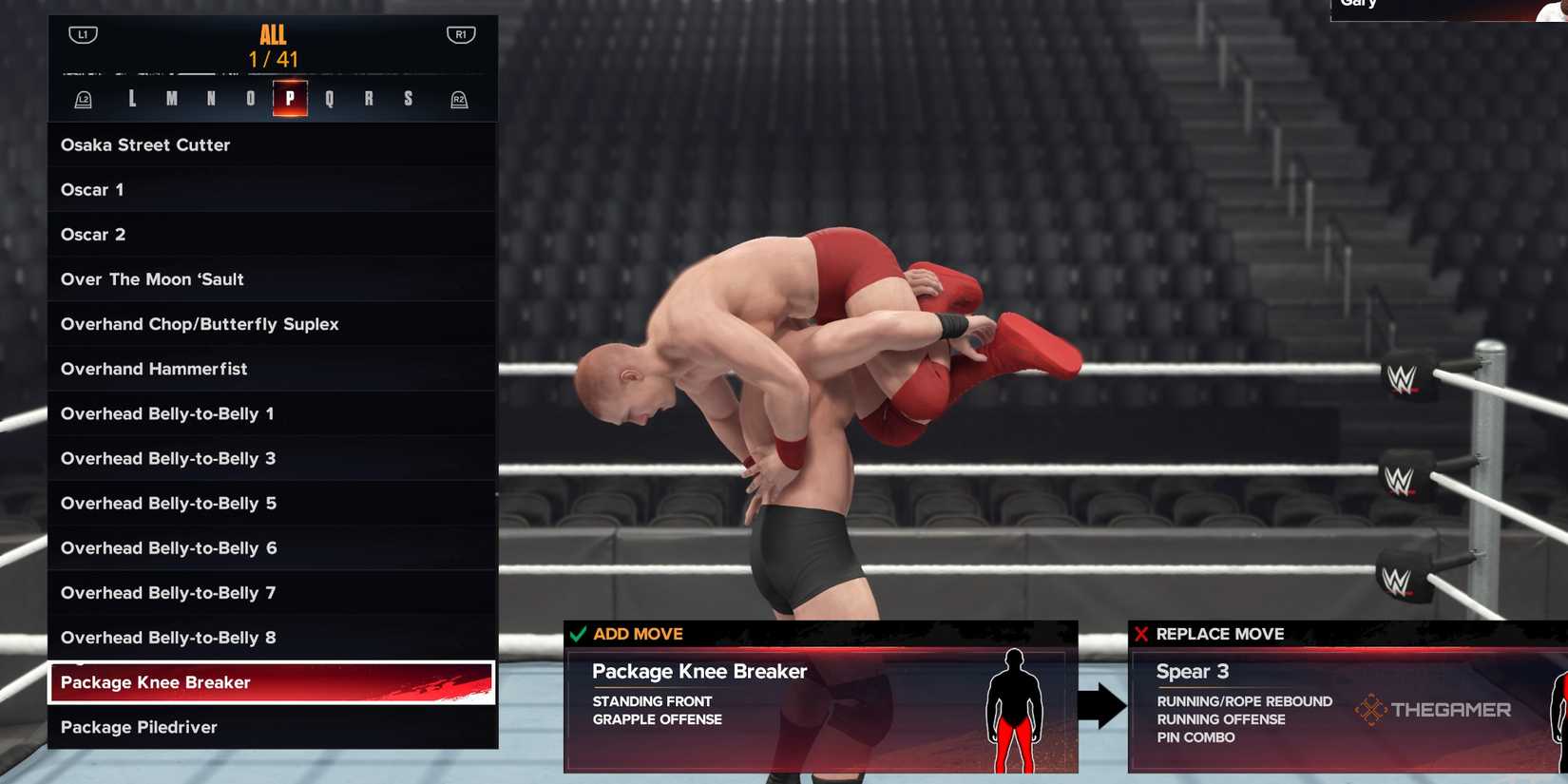Choose the Osaka Street Cutter move
This screenshot has width=1568, height=784.
click(x=145, y=144)
